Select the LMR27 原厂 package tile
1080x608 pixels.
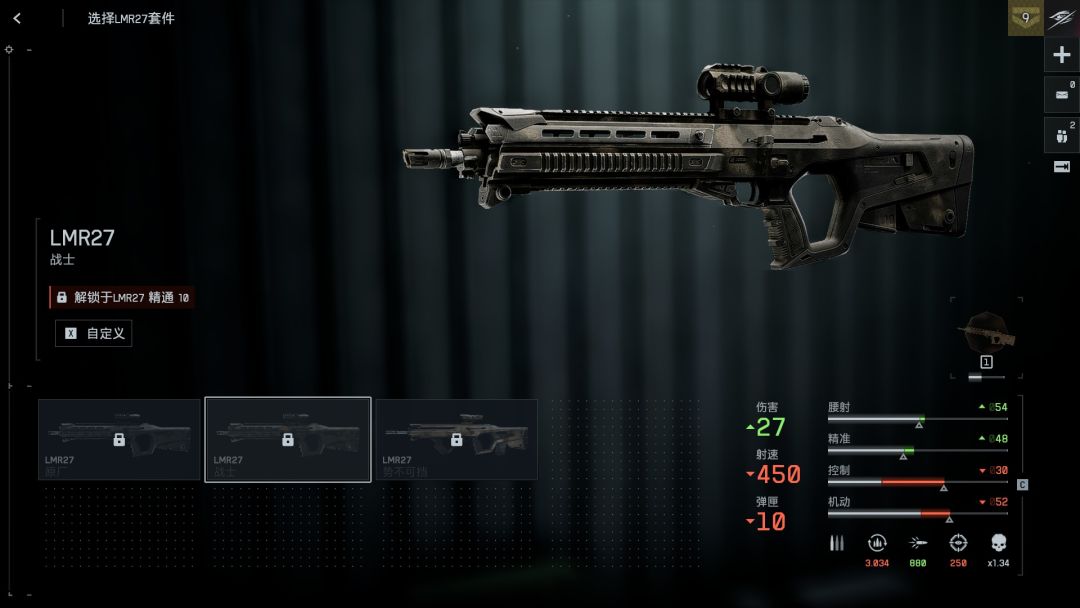[119, 440]
